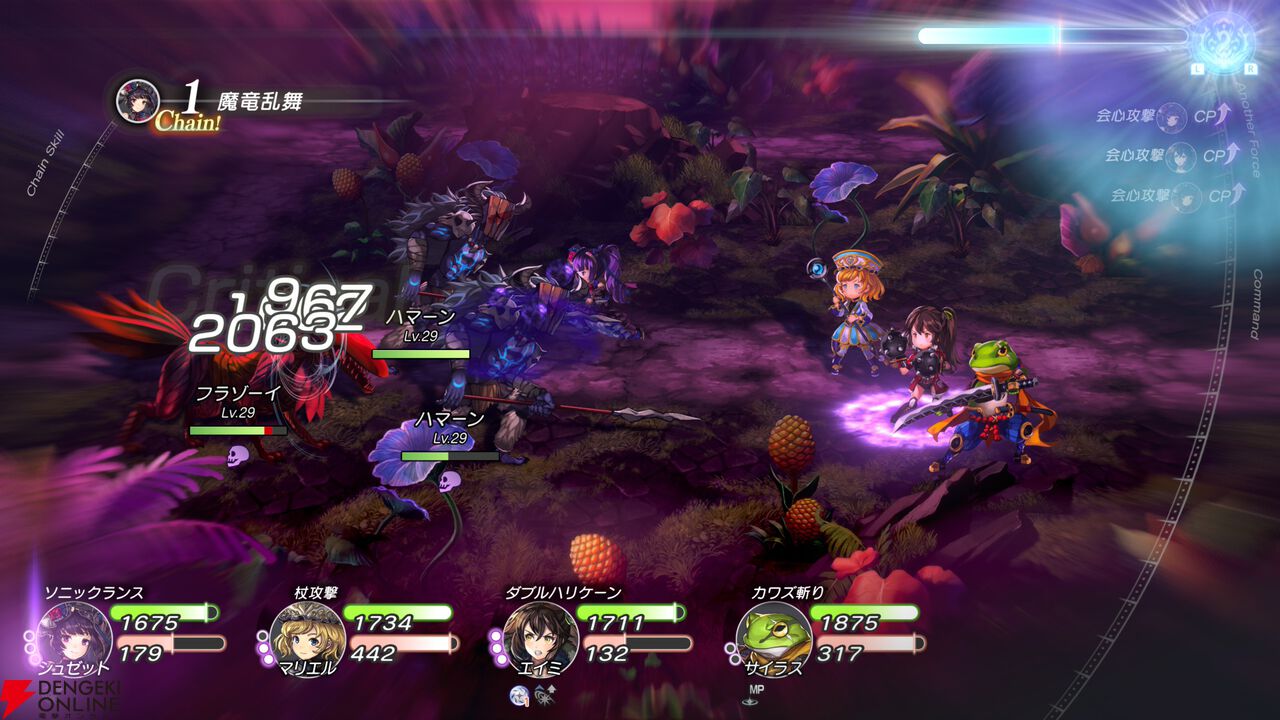Open エイミ's skill selection portrait
This screenshot has width=1280, height=720.
(539, 633)
